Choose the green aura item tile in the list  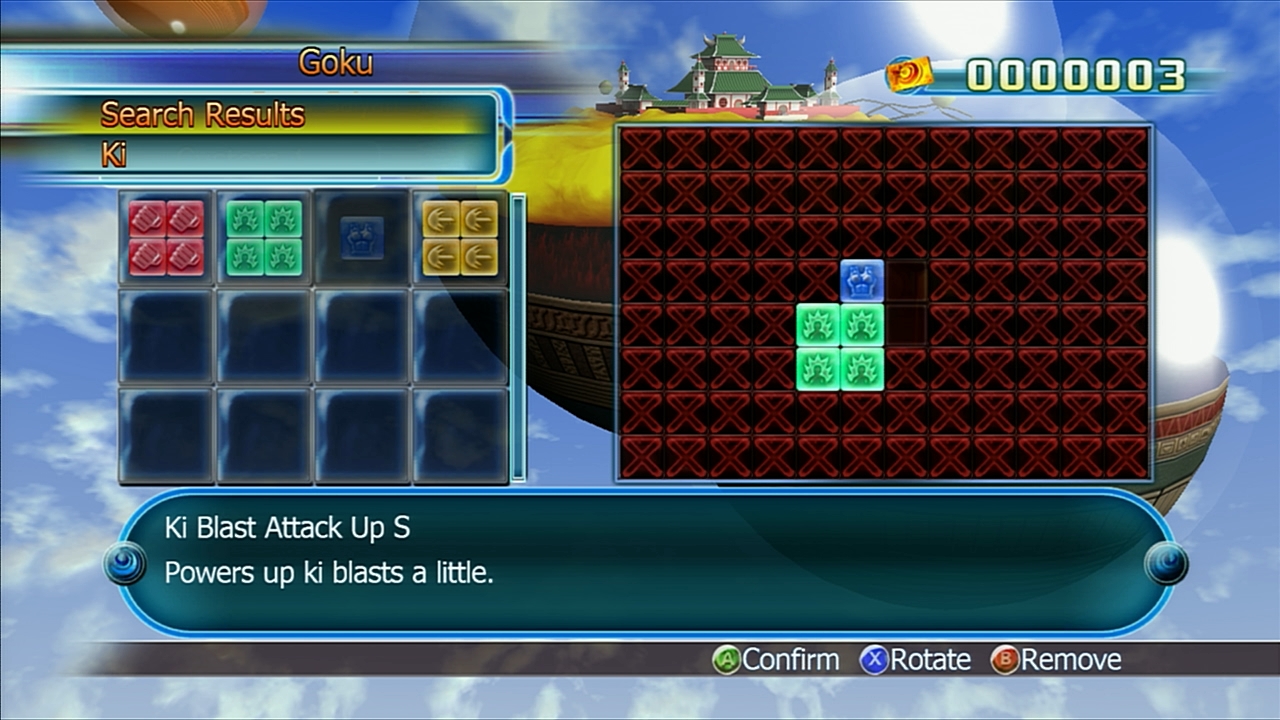[264, 238]
